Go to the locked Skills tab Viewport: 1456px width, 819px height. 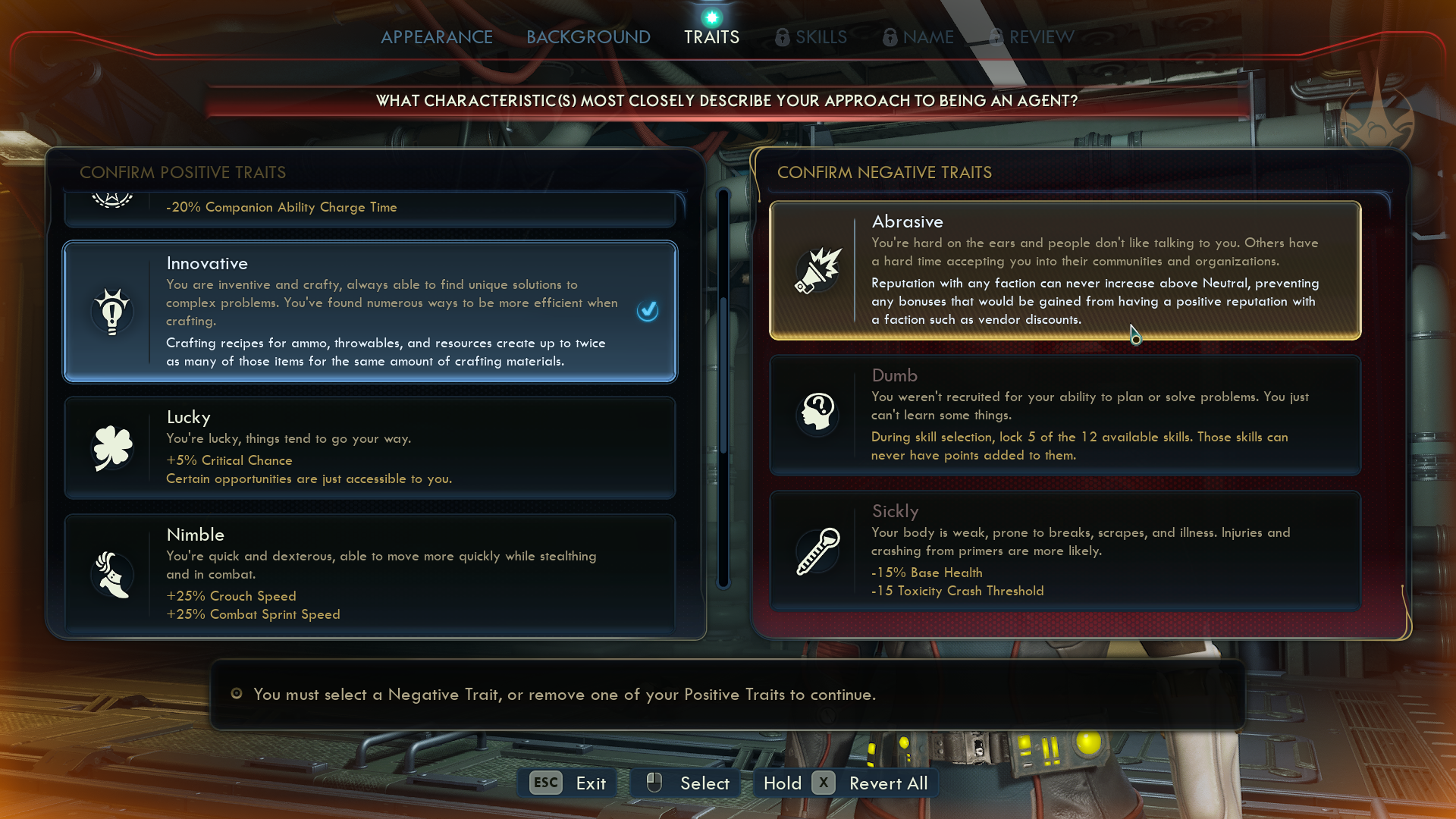coord(811,37)
